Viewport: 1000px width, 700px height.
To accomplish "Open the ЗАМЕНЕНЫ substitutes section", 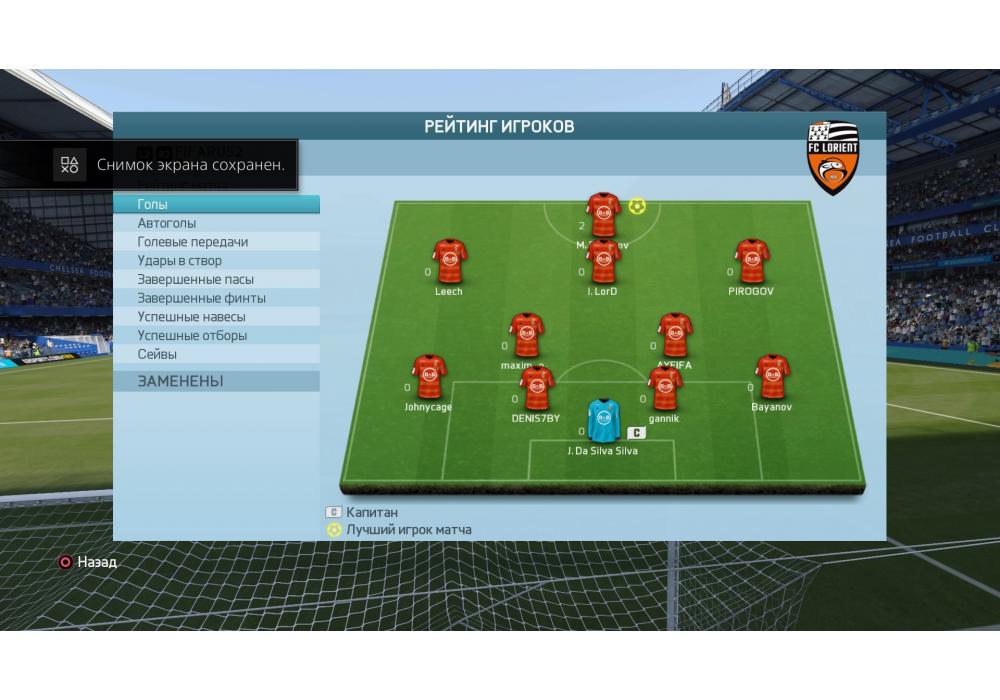I will [217, 381].
